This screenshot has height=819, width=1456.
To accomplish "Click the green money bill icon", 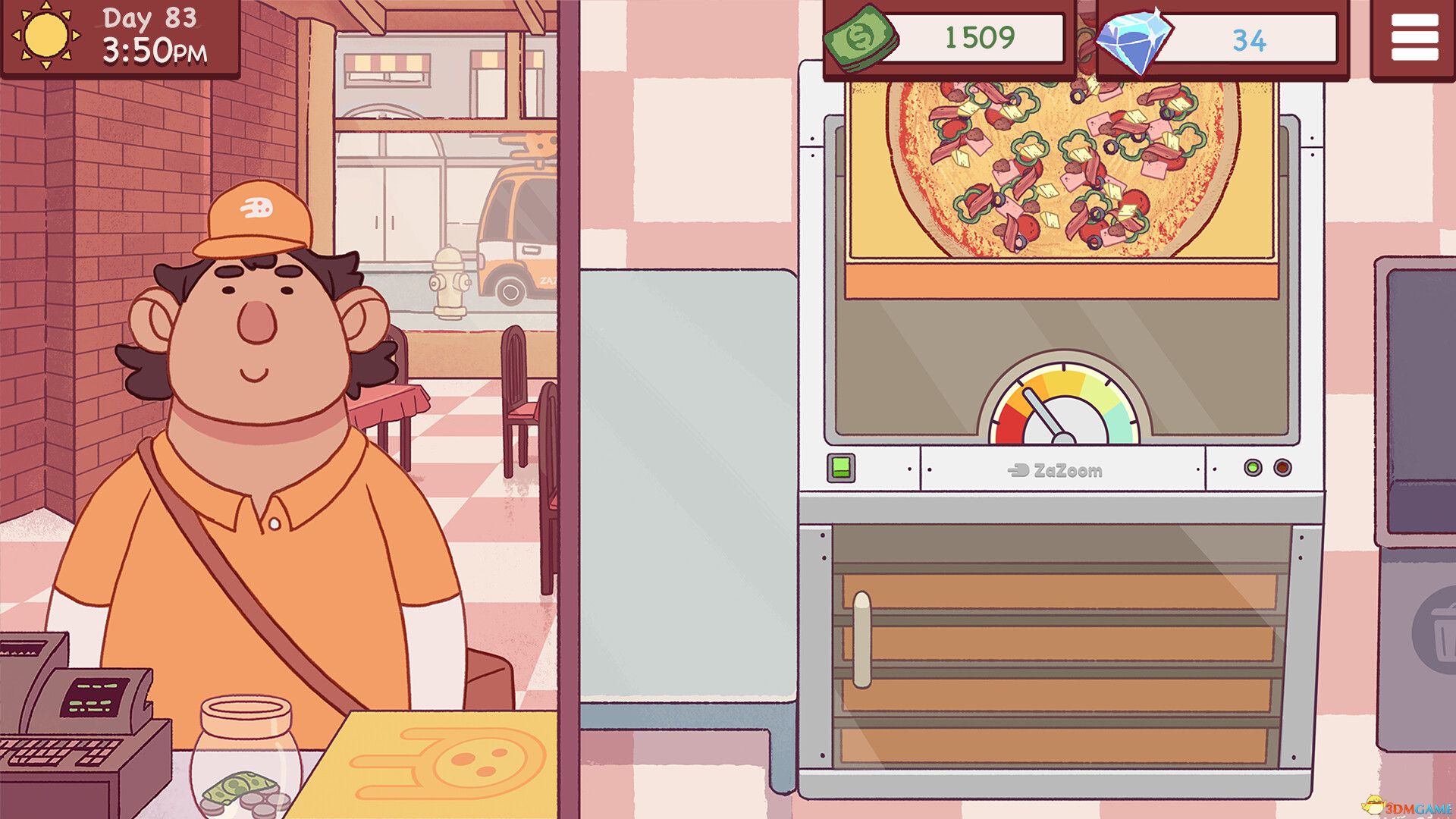I will (x=861, y=38).
